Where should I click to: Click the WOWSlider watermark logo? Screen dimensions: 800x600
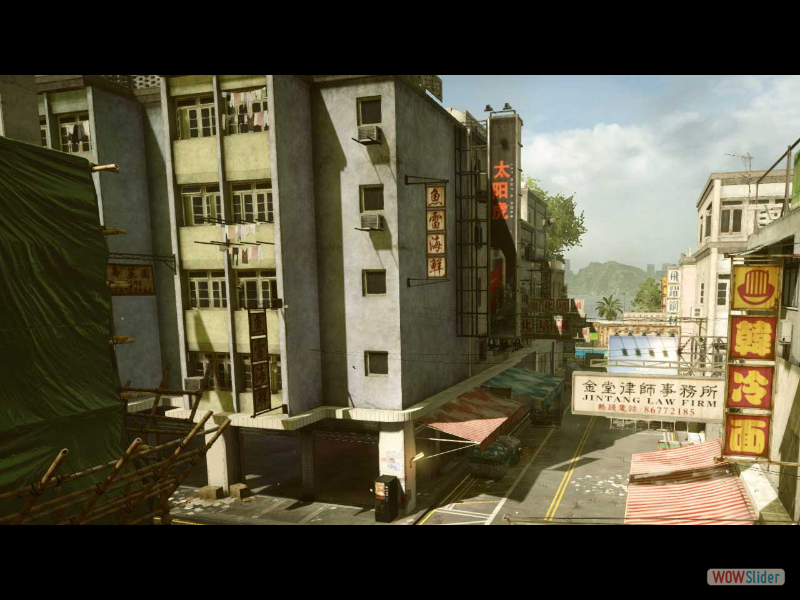click(x=745, y=577)
